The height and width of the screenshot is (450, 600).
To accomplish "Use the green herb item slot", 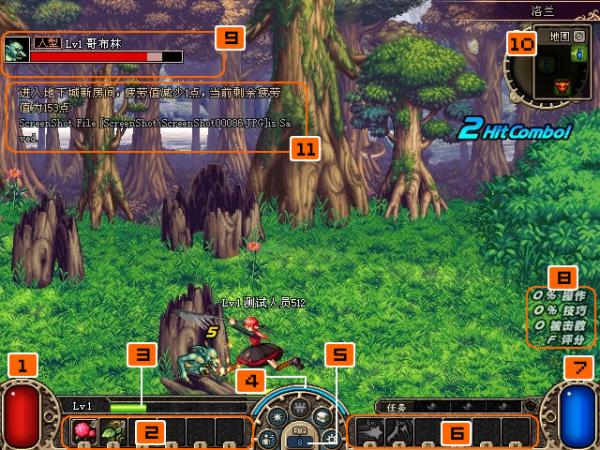I will [x=111, y=431].
